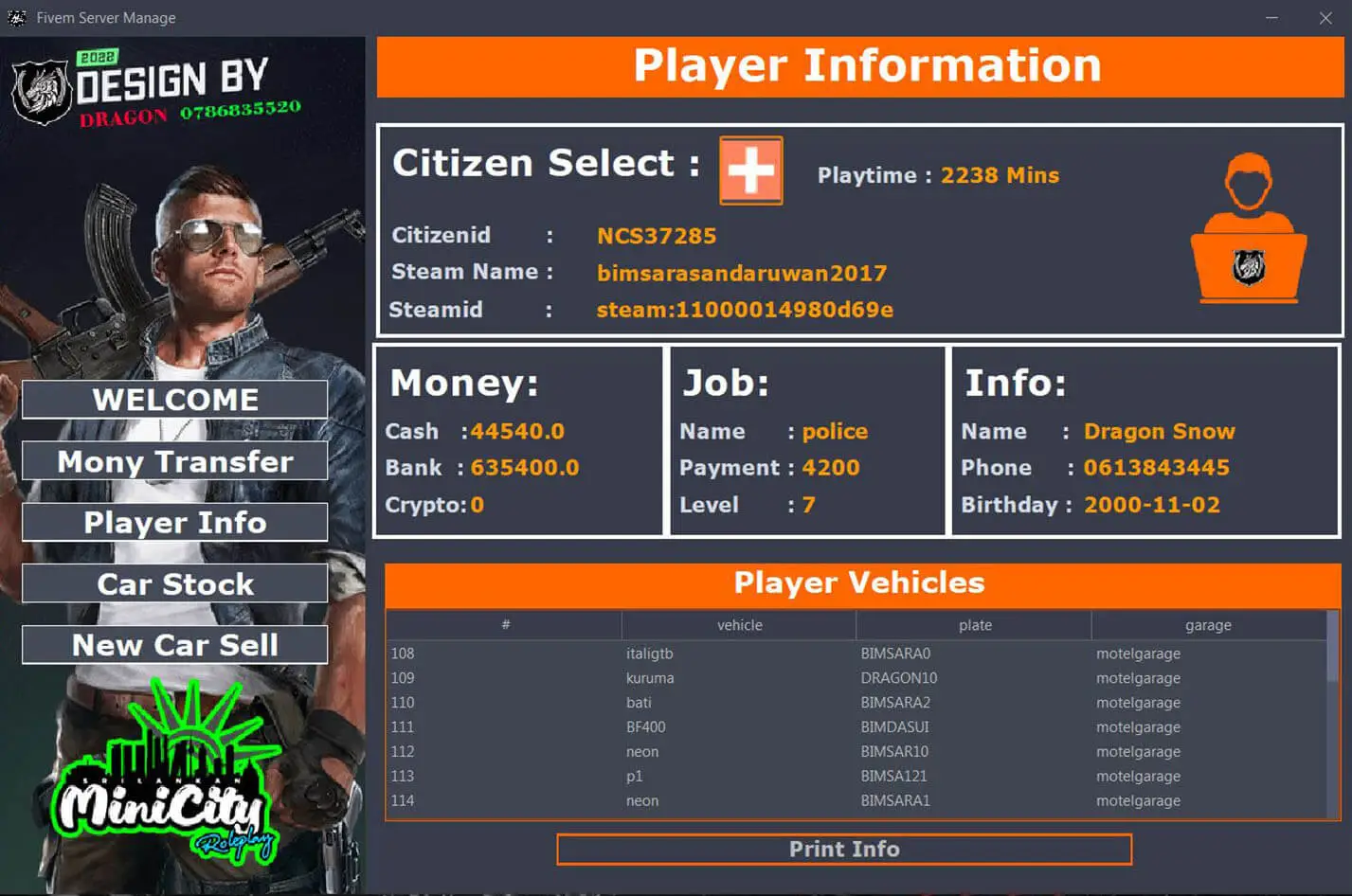Viewport: 1352px width, 896px height.
Task: Open the Car Stock page
Action: pyautogui.click(x=175, y=584)
